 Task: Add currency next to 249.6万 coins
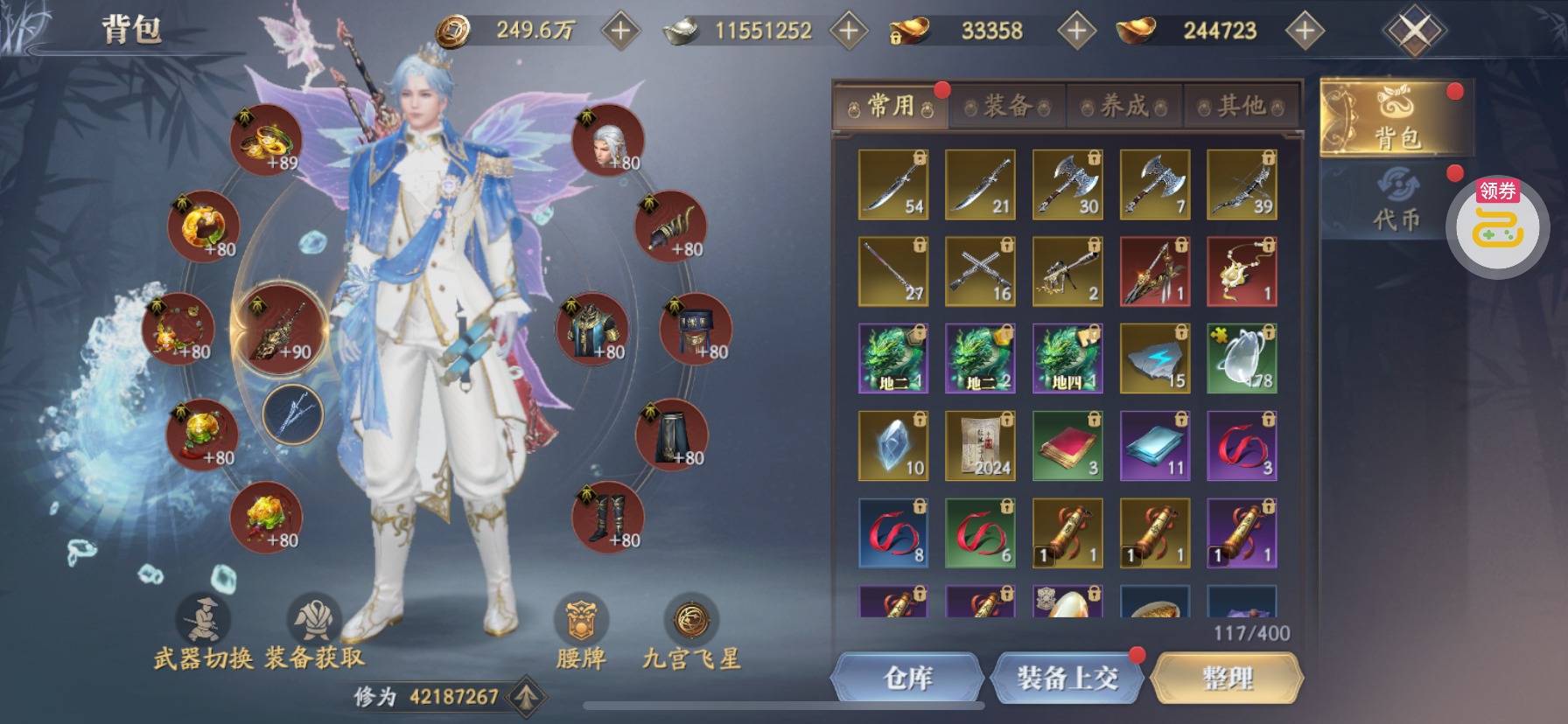620,31
